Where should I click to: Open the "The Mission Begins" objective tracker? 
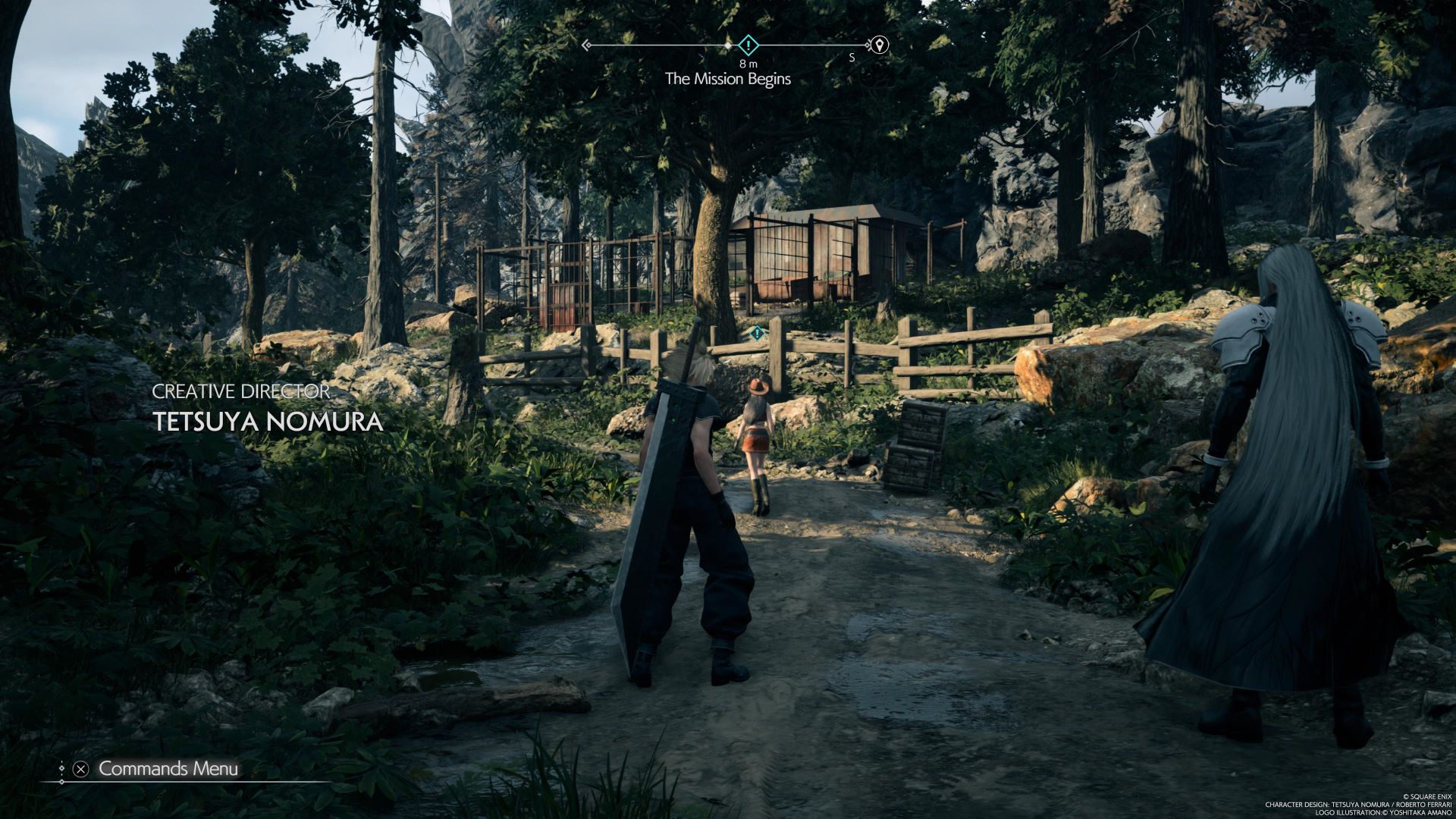coord(727,79)
